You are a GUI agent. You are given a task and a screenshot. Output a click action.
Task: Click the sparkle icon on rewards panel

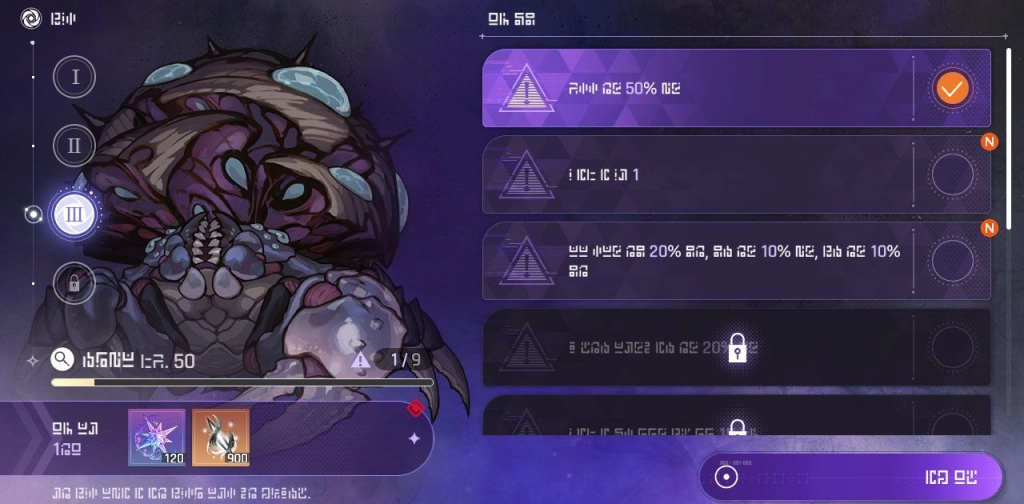click(x=414, y=438)
